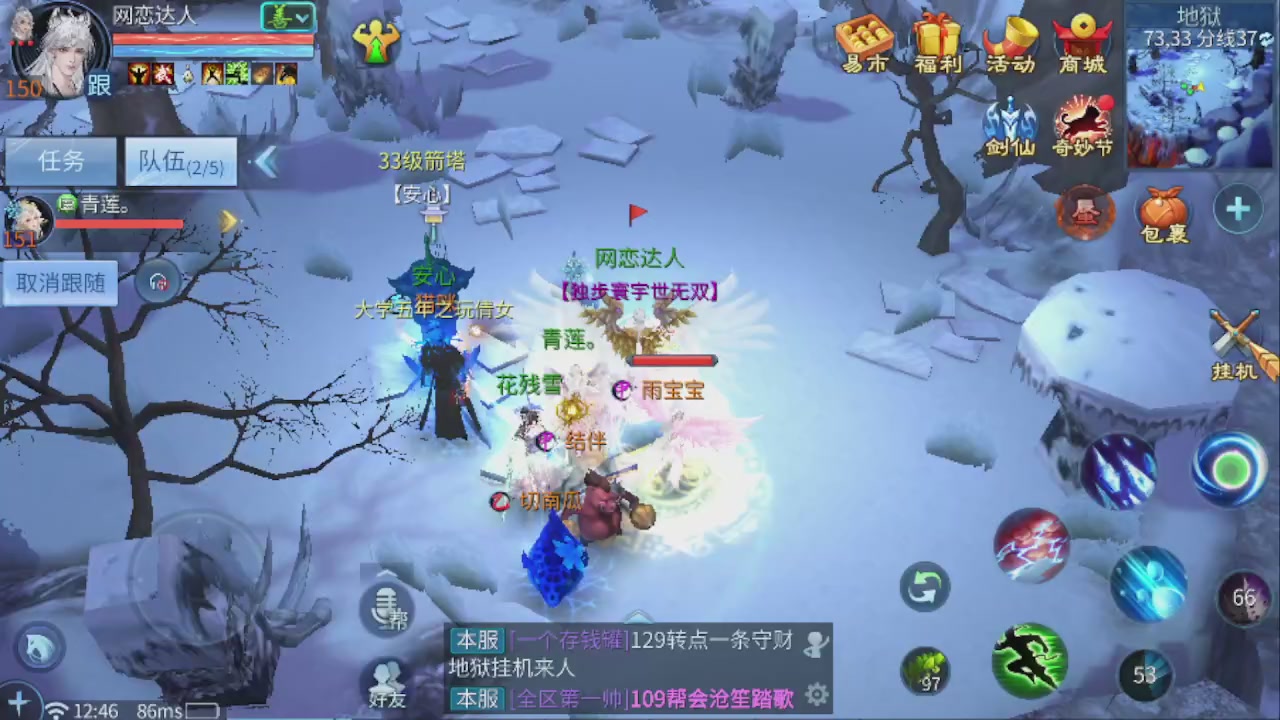Switch to the 任务 tab
1280x720 pixels.
point(62,162)
